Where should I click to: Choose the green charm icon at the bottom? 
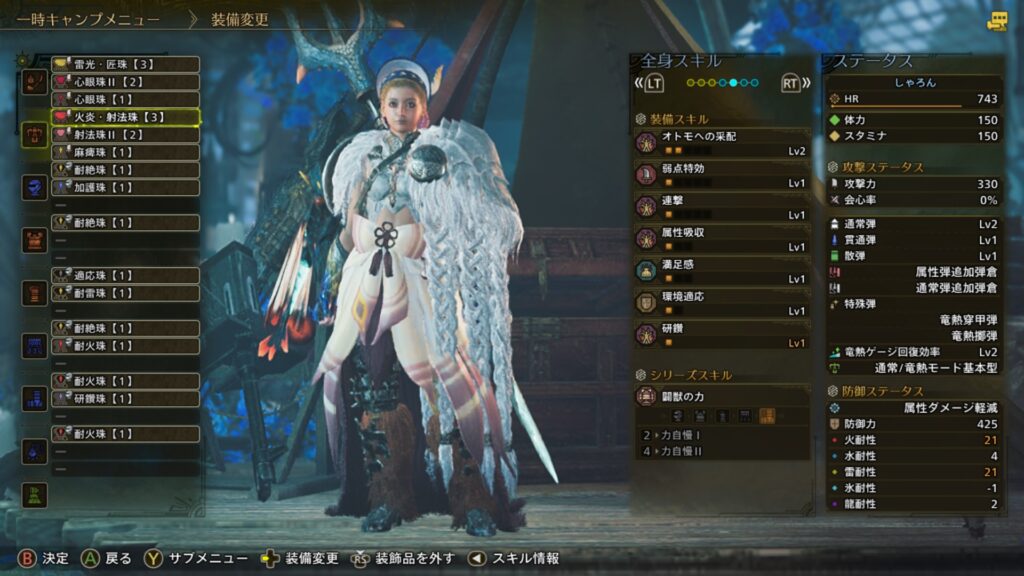35,494
